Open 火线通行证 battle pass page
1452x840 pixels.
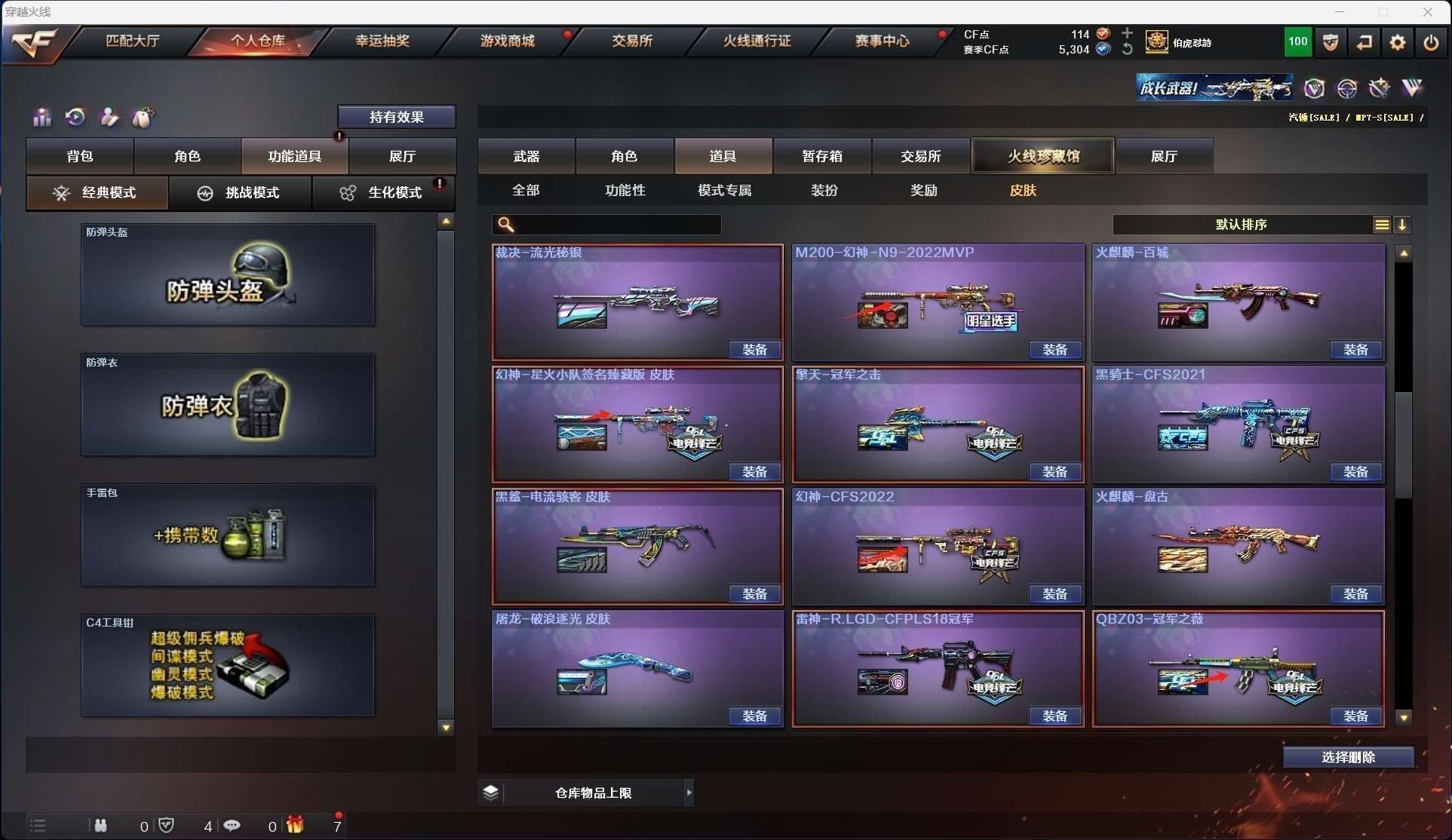click(757, 41)
